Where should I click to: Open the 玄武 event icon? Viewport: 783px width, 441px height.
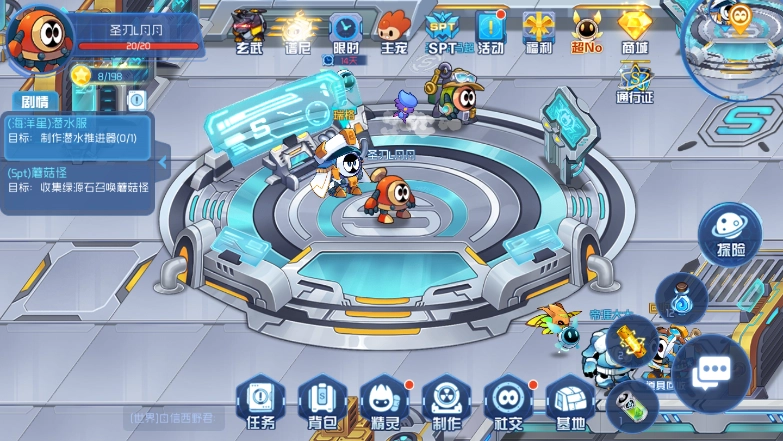[248, 30]
